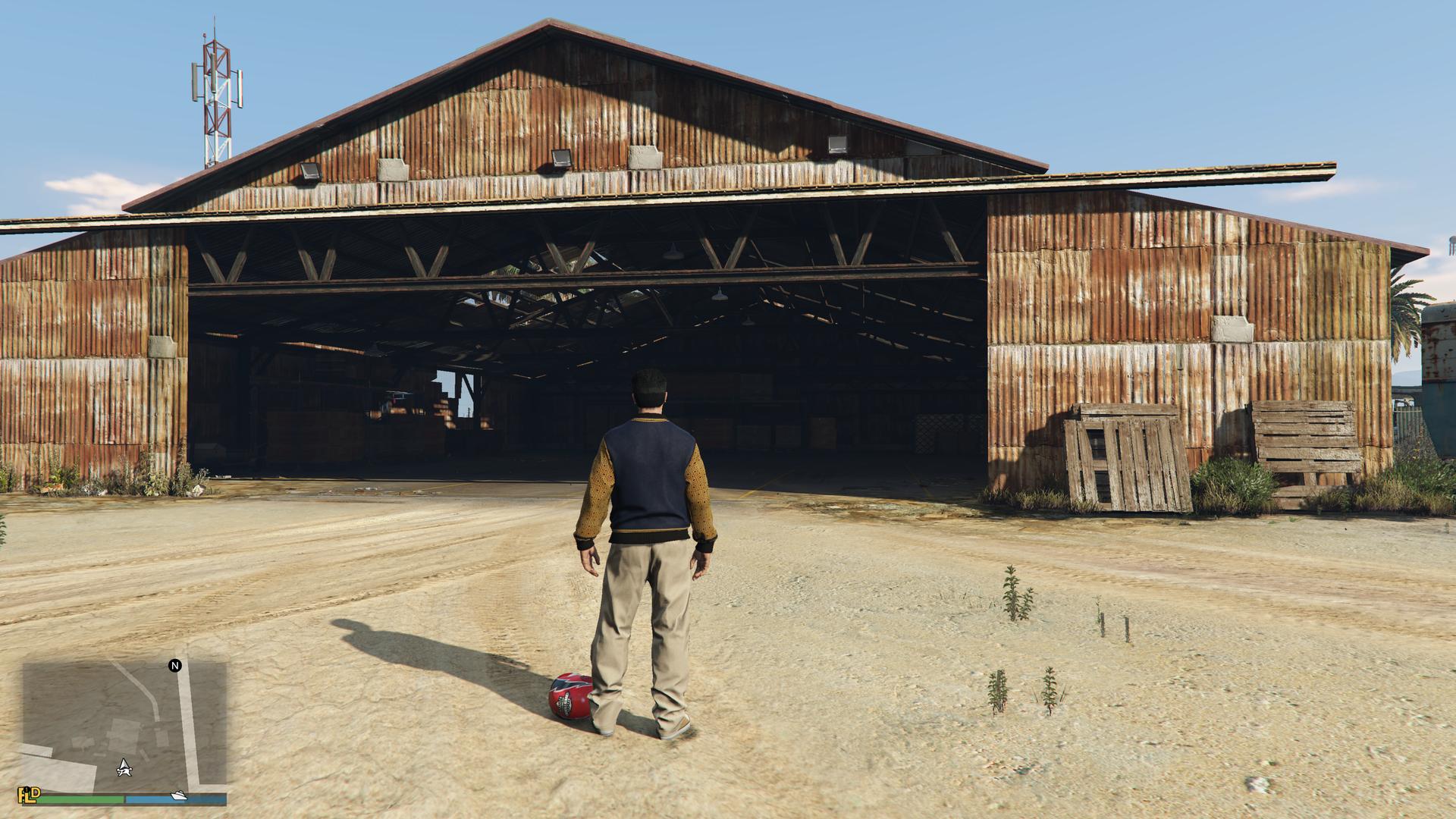Click the north compass indicator on the minimap
This screenshot has width=1456, height=819.
(x=175, y=666)
